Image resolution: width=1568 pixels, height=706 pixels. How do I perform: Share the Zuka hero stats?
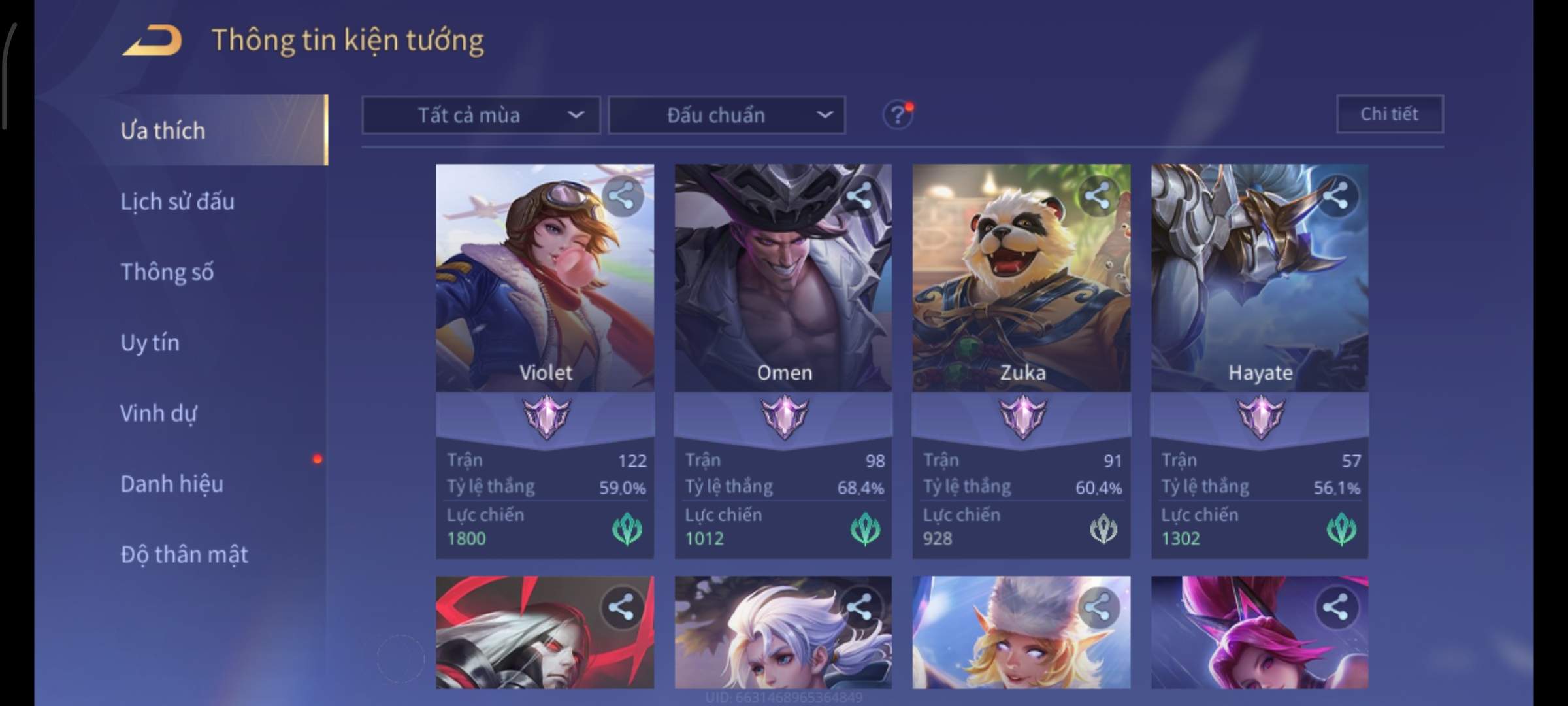tap(1097, 196)
